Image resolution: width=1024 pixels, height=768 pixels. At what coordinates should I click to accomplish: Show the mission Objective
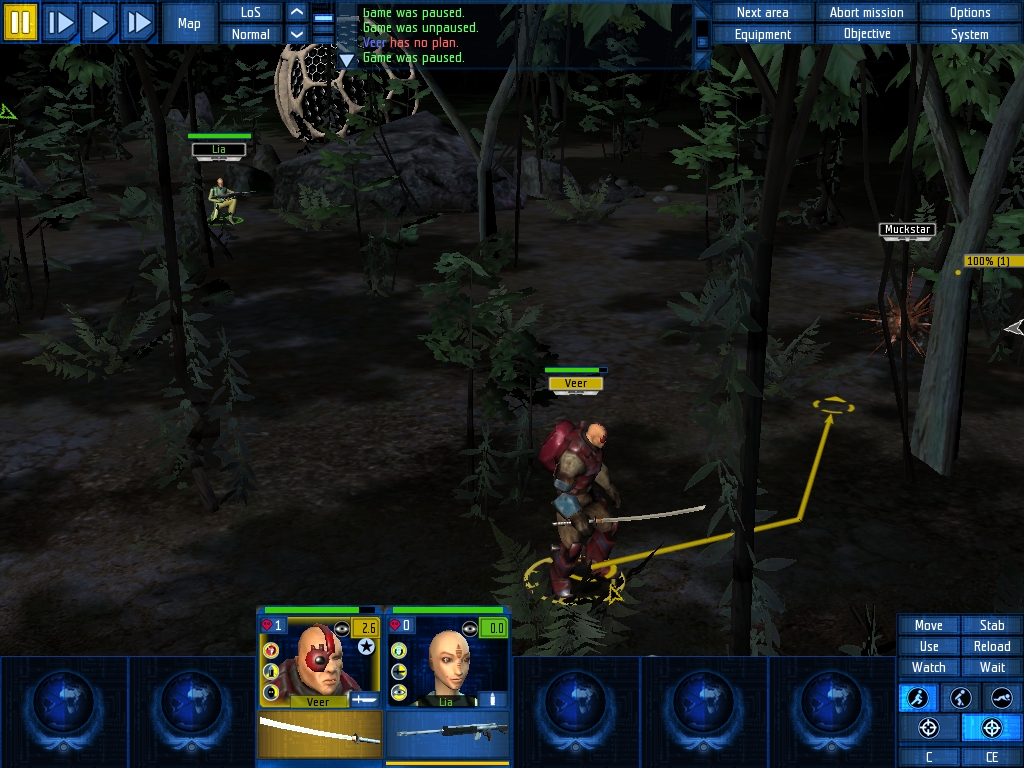[x=866, y=34]
